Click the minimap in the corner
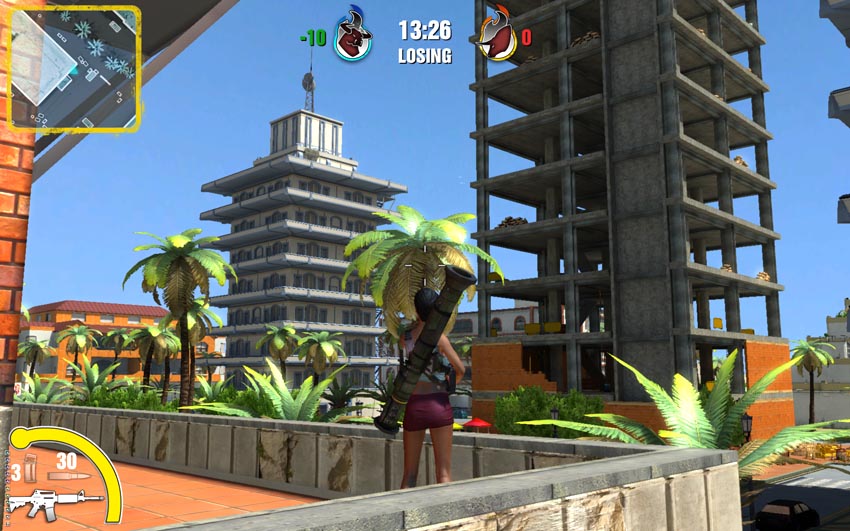The width and height of the screenshot is (850, 531). tap(73, 68)
